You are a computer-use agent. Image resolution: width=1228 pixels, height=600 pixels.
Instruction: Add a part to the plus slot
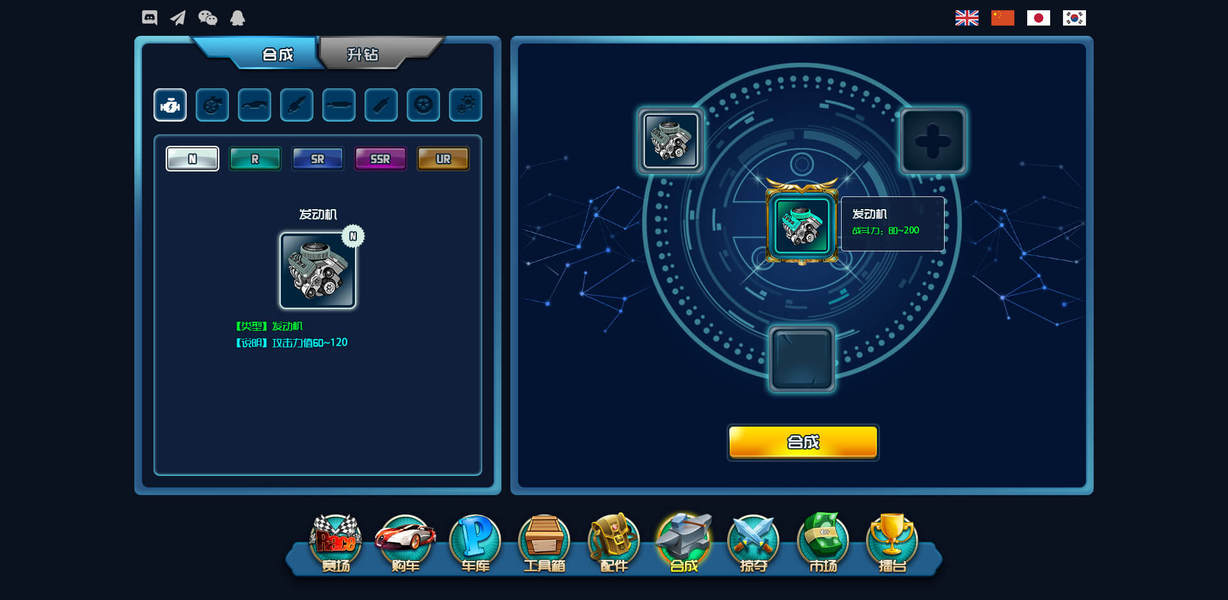(932, 141)
